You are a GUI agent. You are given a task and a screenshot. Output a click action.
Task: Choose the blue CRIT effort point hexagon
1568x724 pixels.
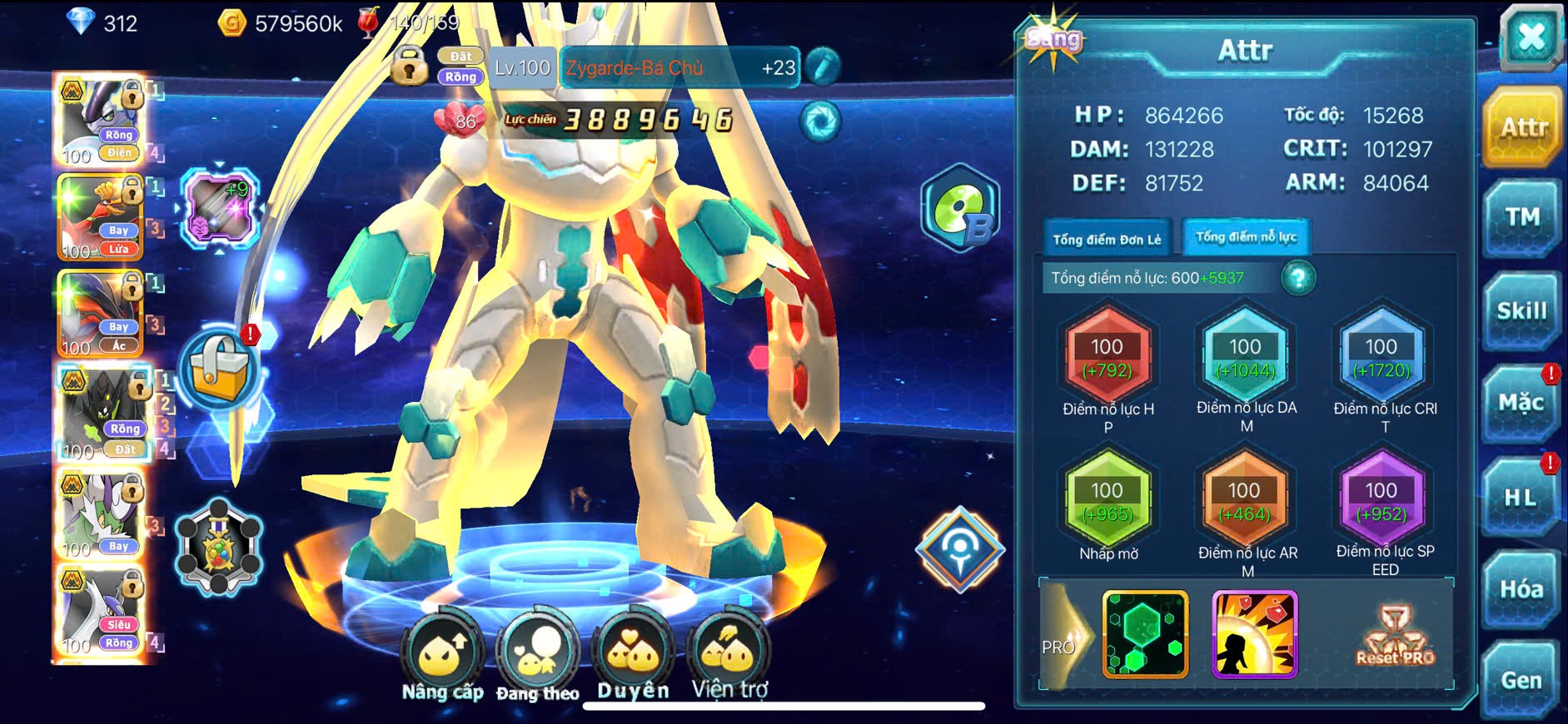click(x=1381, y=358)
